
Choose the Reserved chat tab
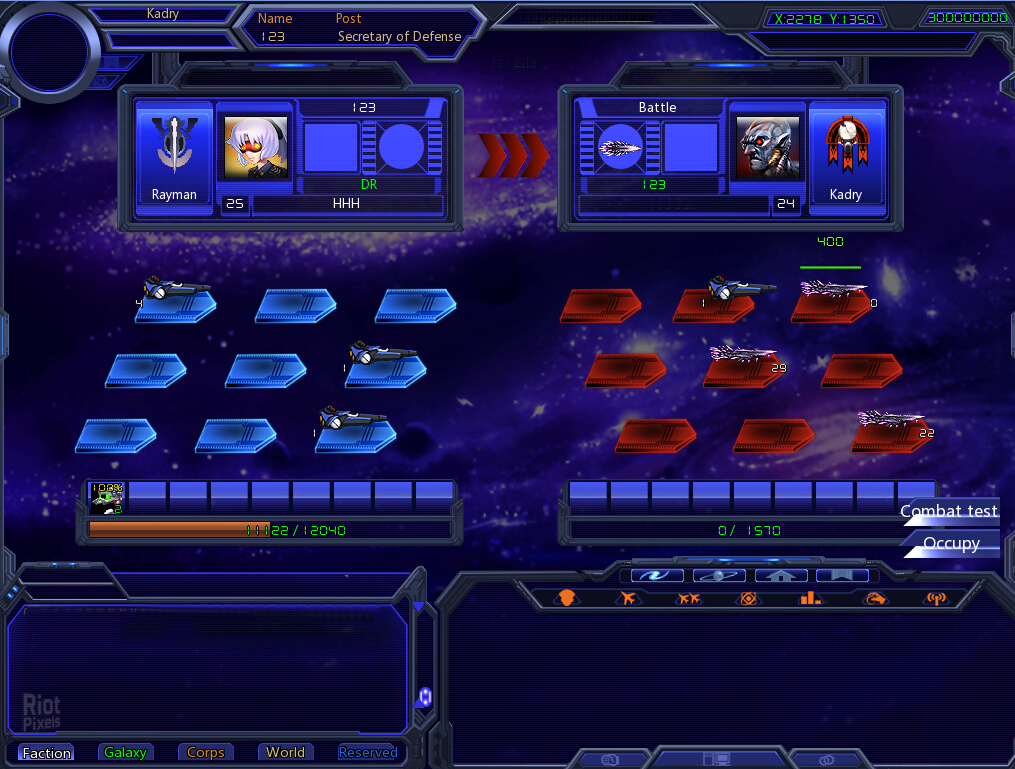click(x=367, y=753)
